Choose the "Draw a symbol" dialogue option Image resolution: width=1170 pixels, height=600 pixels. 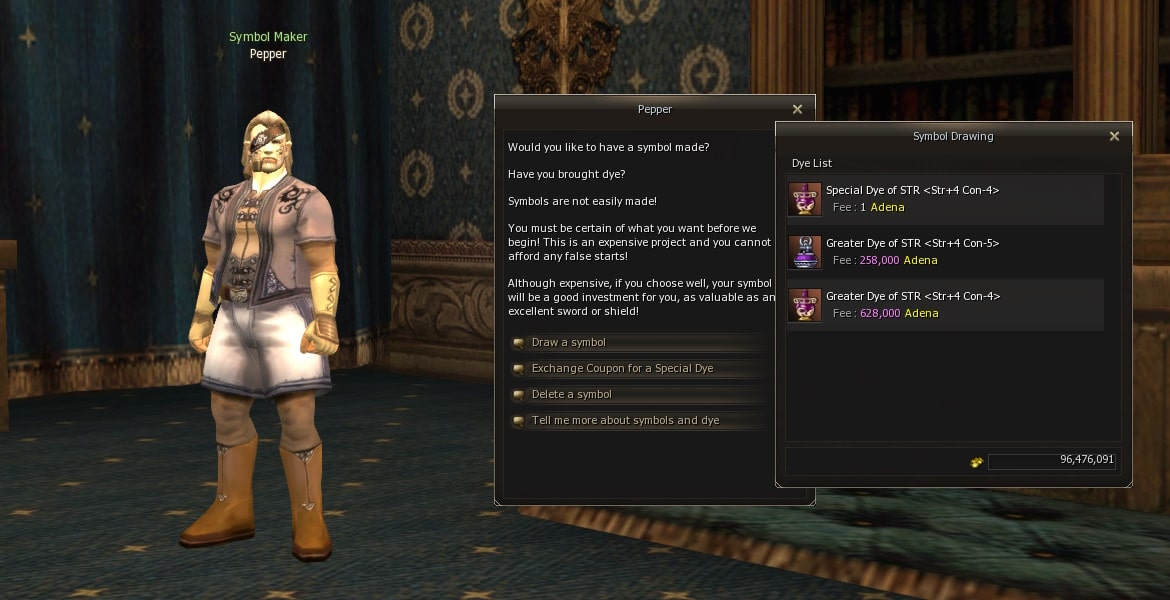(569, 343)
